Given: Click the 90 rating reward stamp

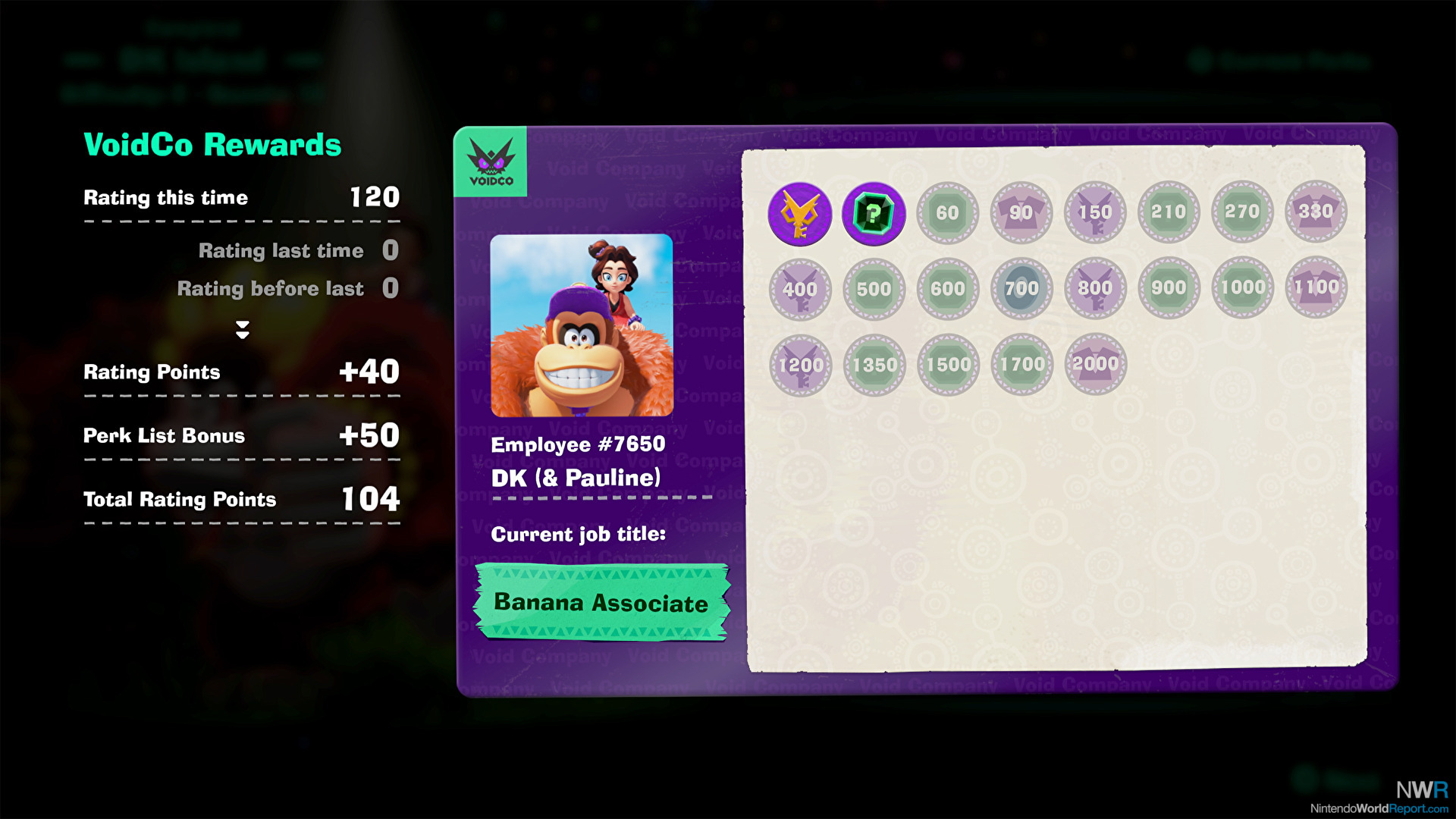Looking at the screenshot, I should pos(1021,213).
